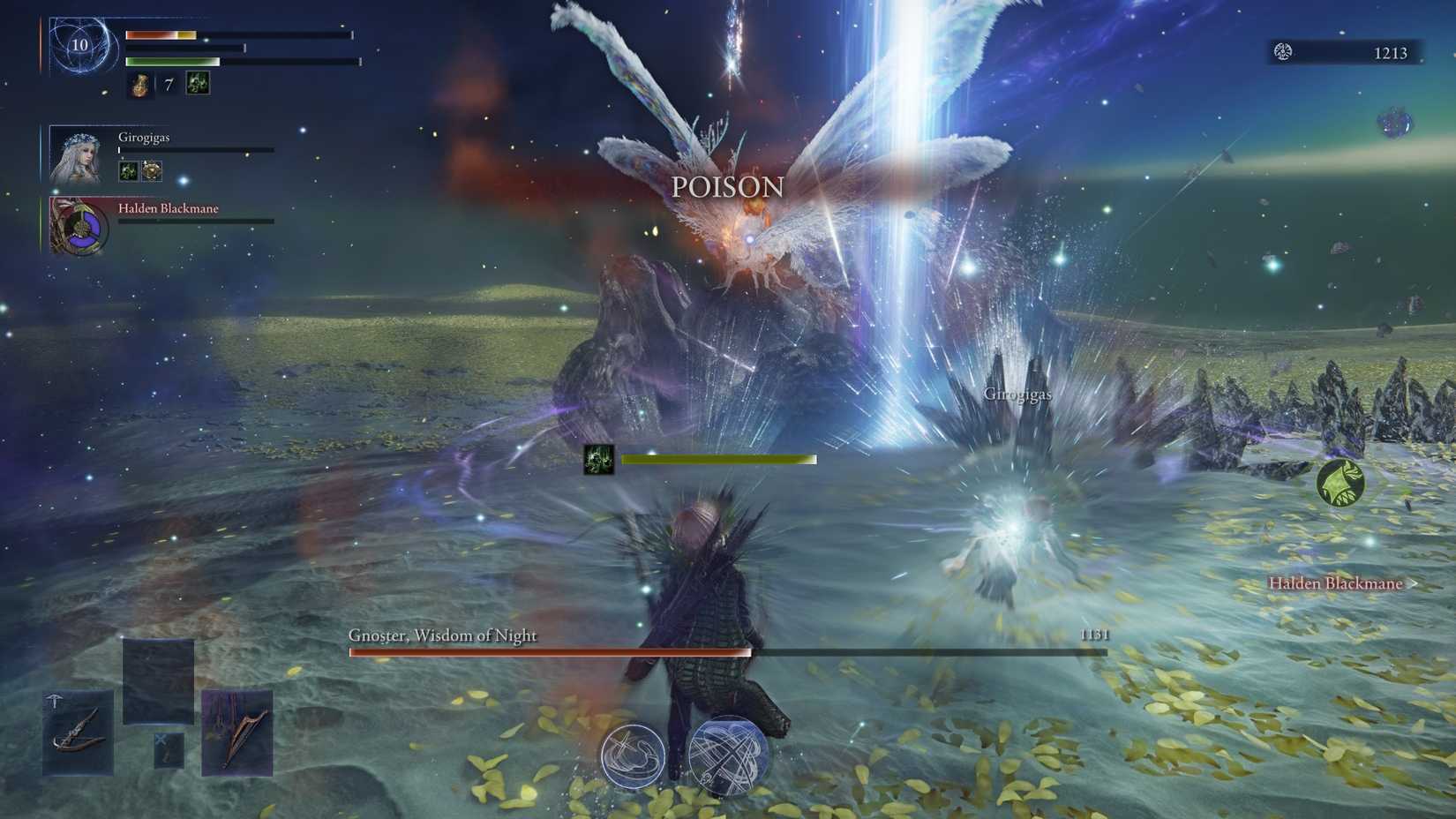
Task: Click the poison buildup icon above the player
Action: coord(597,458)
